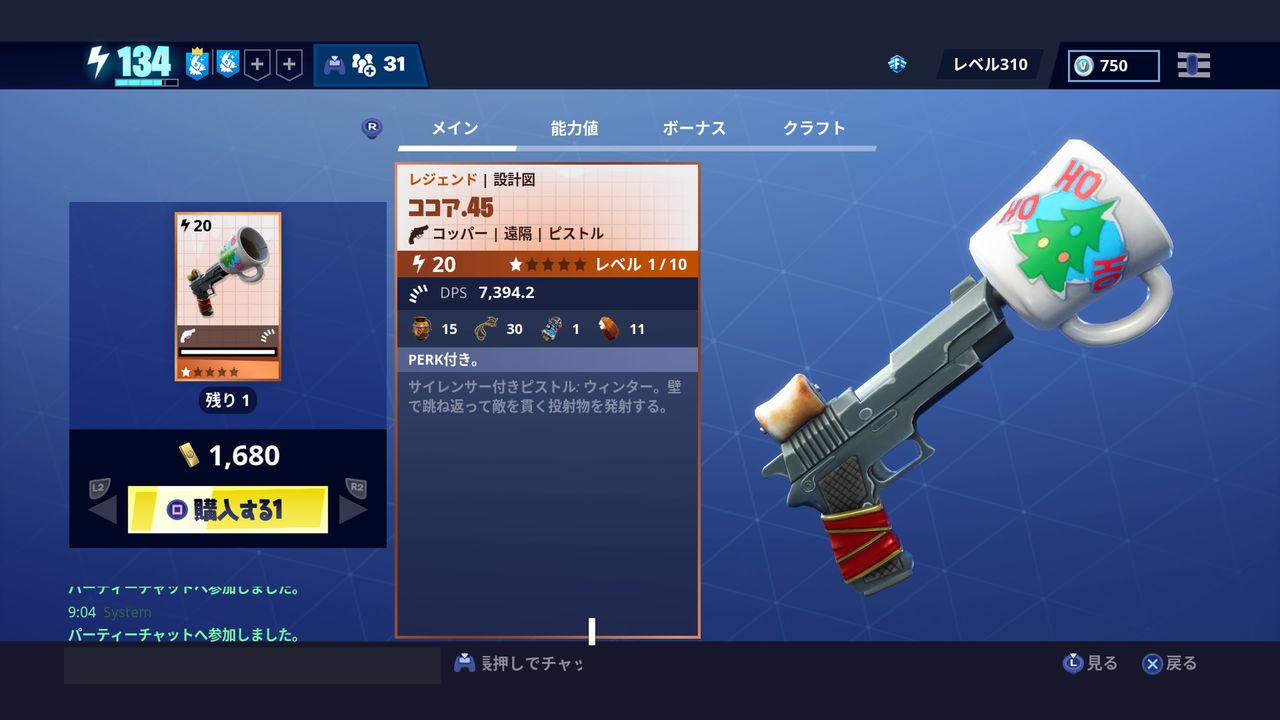
Task: Click the DPS crosshair icon
Action: pyautogui.click(x=418, y=292)
